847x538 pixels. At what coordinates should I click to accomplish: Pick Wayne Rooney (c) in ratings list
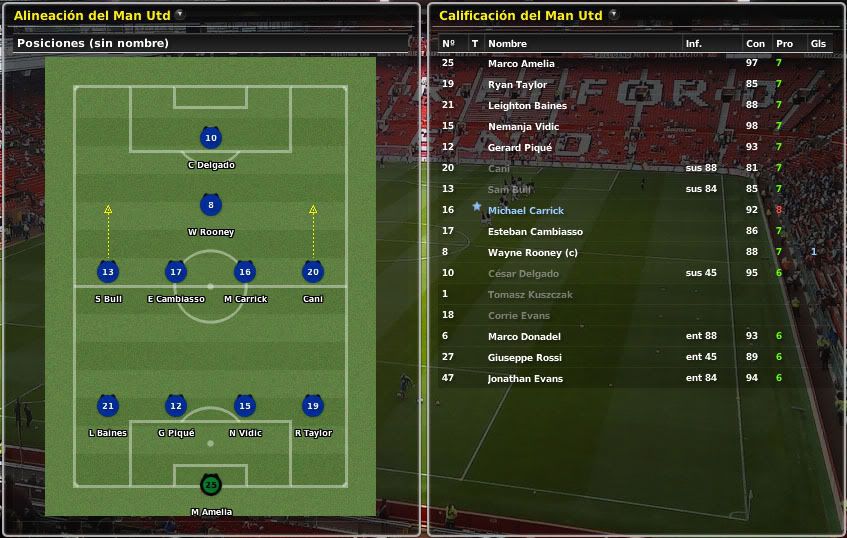tap(532, 252)
